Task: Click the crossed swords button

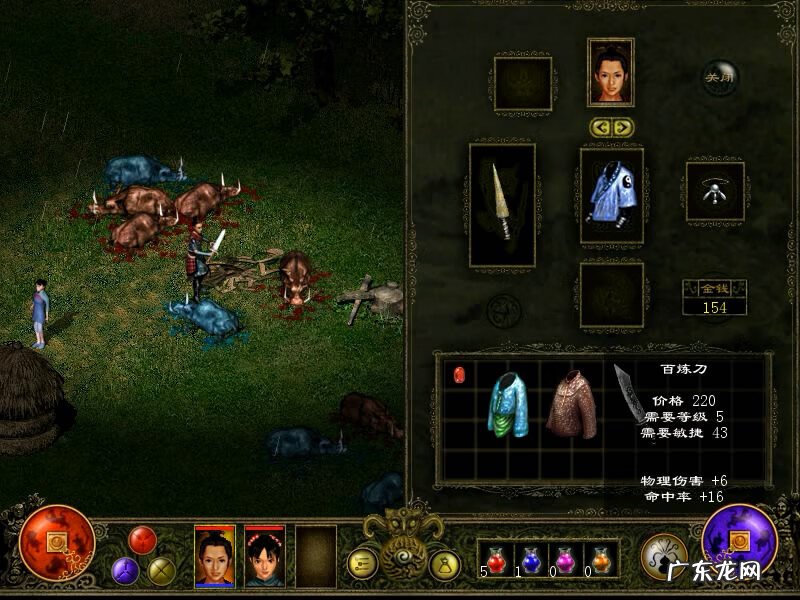Action: [x=161, y=571]
